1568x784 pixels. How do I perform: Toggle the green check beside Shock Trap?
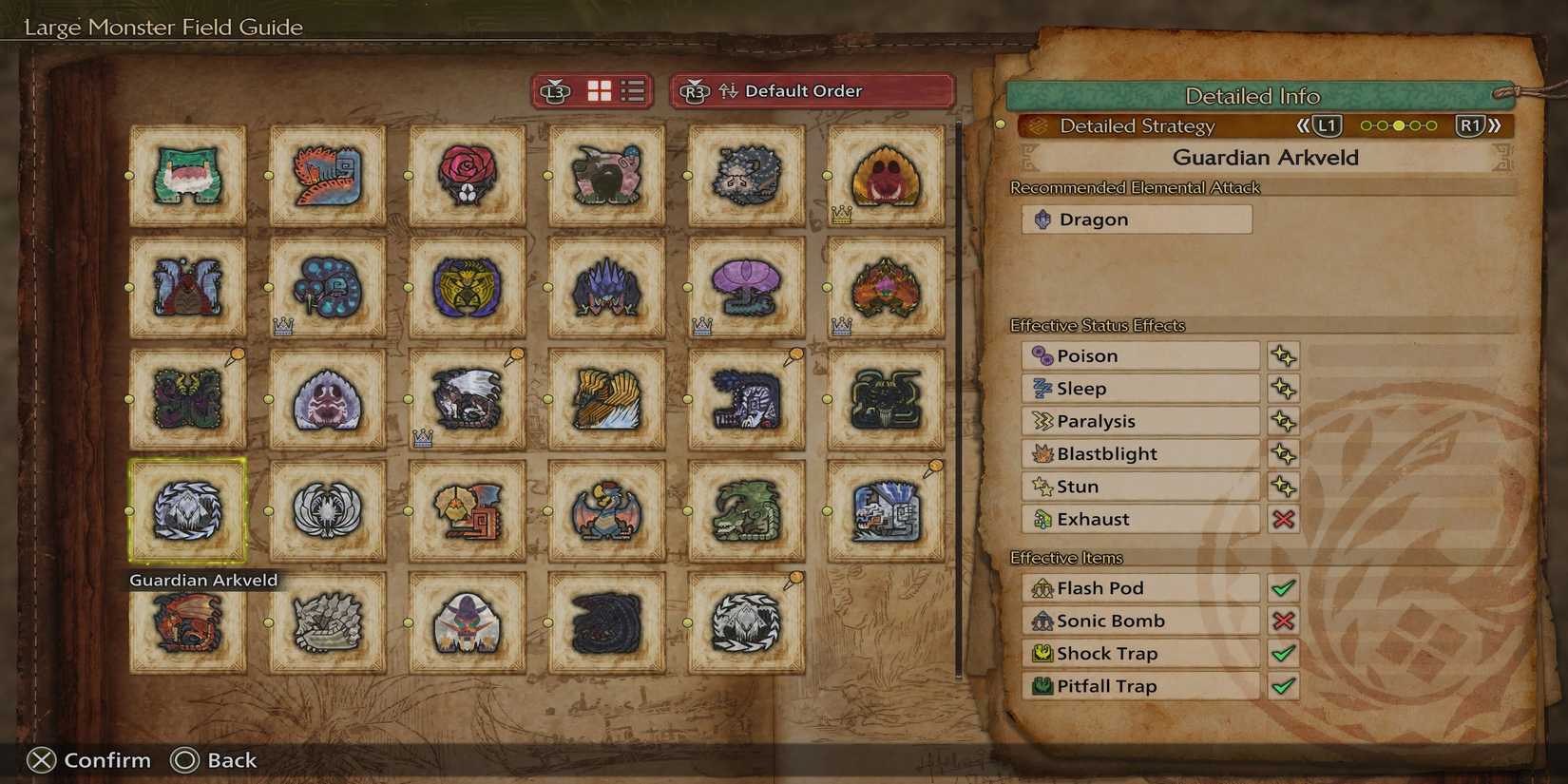(1284, 653)
